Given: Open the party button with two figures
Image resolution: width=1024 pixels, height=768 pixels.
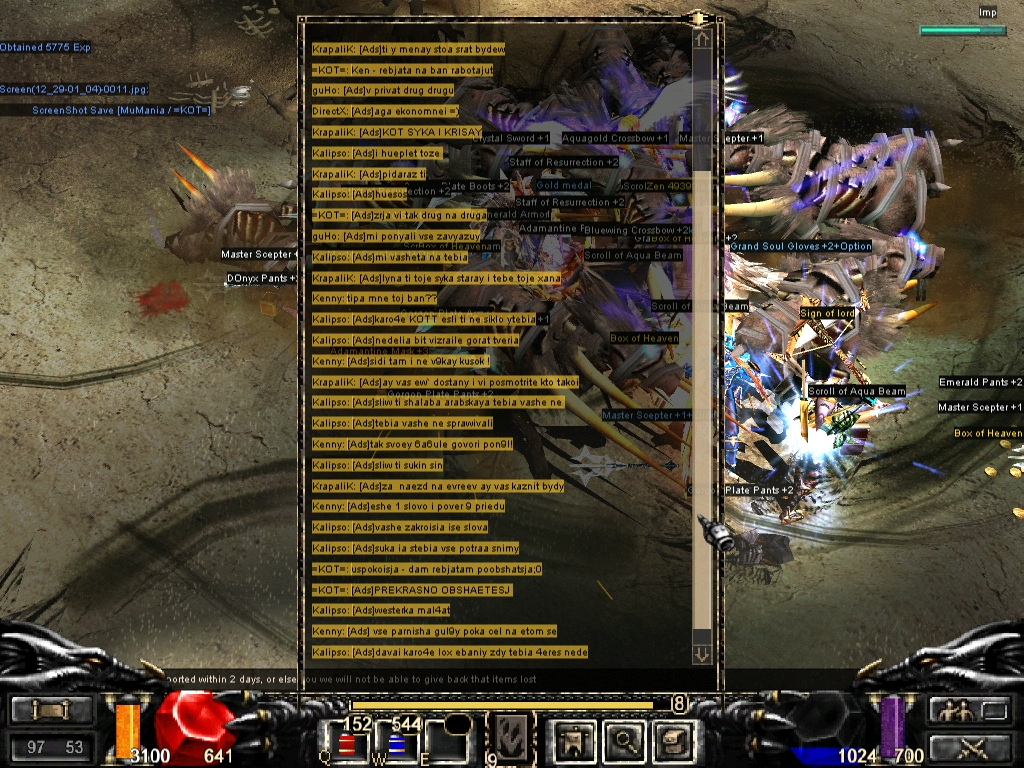Looking at the screenshot, I should pos(966,710).
